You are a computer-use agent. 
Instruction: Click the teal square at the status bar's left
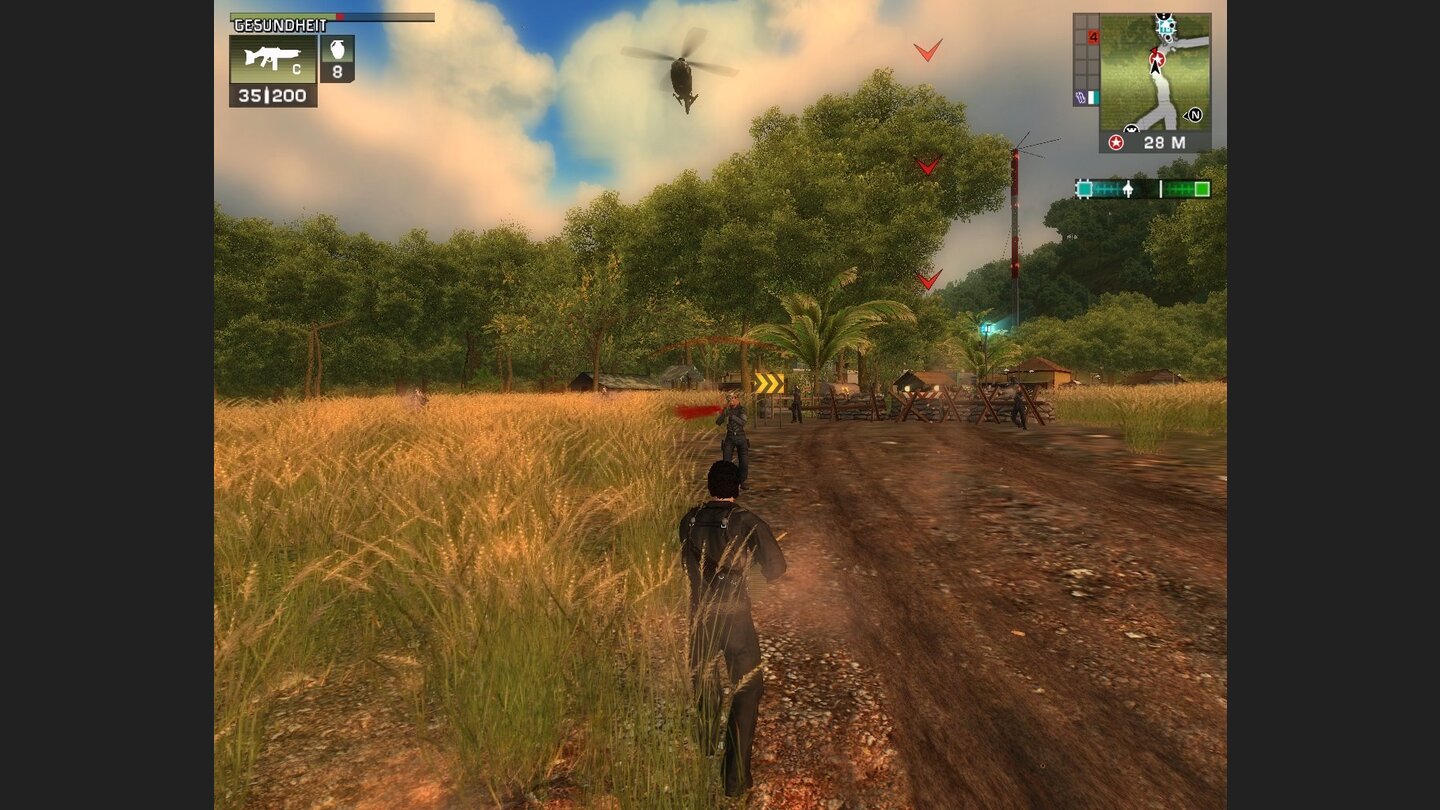pyautogui.click(x=1084, y=187)
